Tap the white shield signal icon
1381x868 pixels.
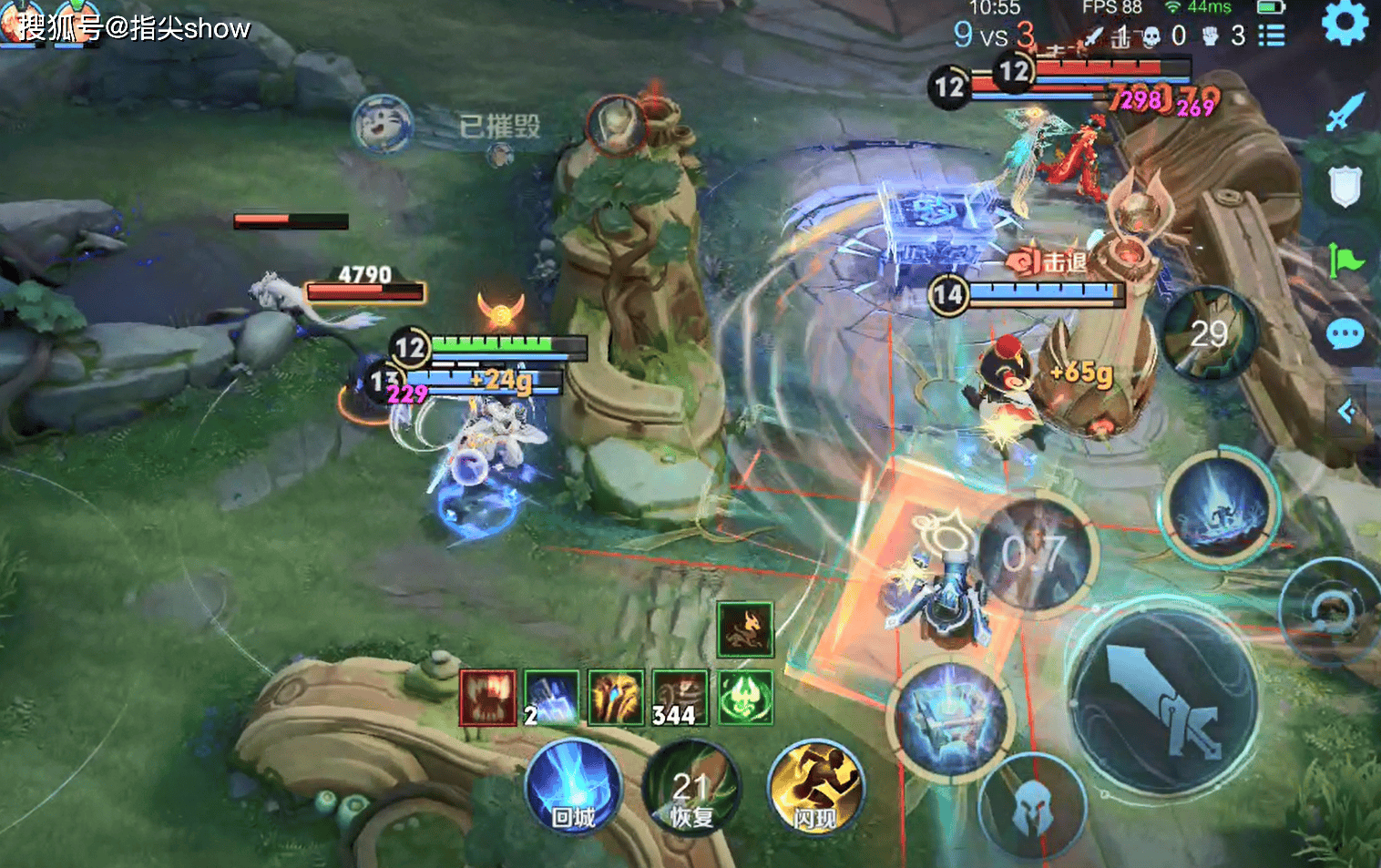[x=1345, y=186]
